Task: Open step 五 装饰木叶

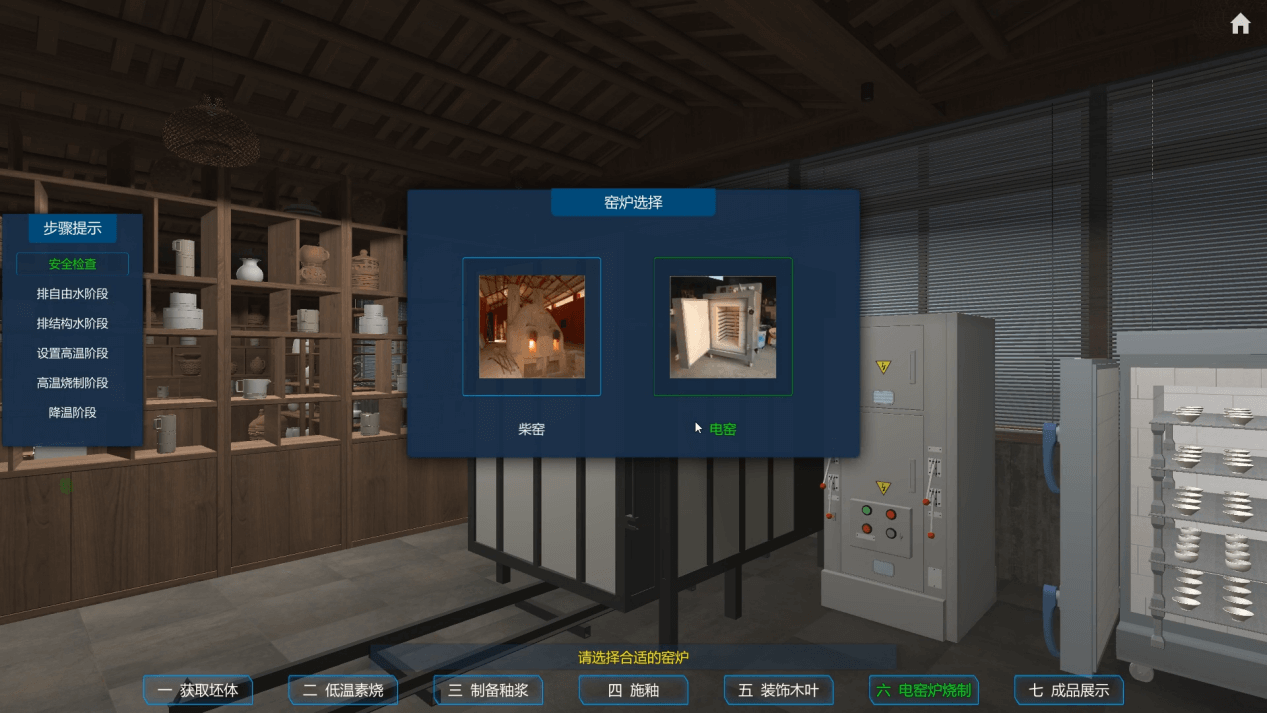Action: pos(778,690)
